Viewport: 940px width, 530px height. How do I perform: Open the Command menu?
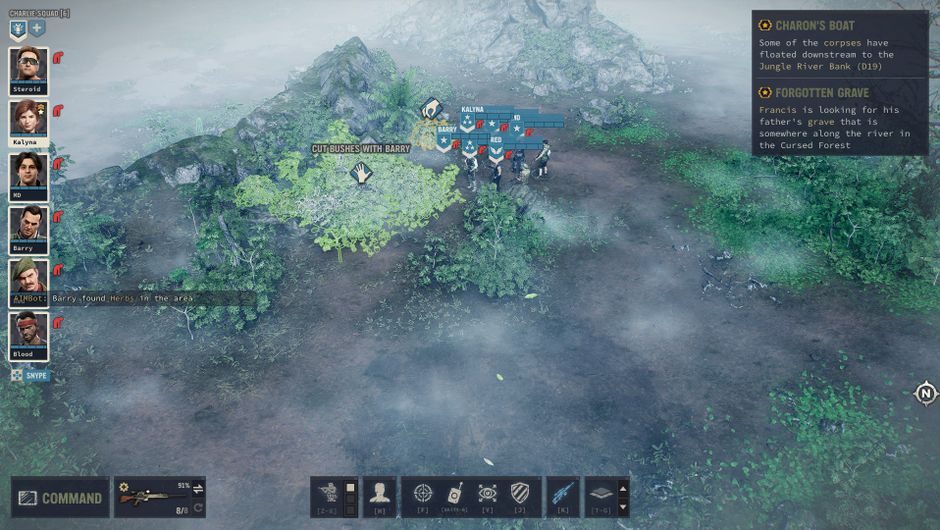61,497
